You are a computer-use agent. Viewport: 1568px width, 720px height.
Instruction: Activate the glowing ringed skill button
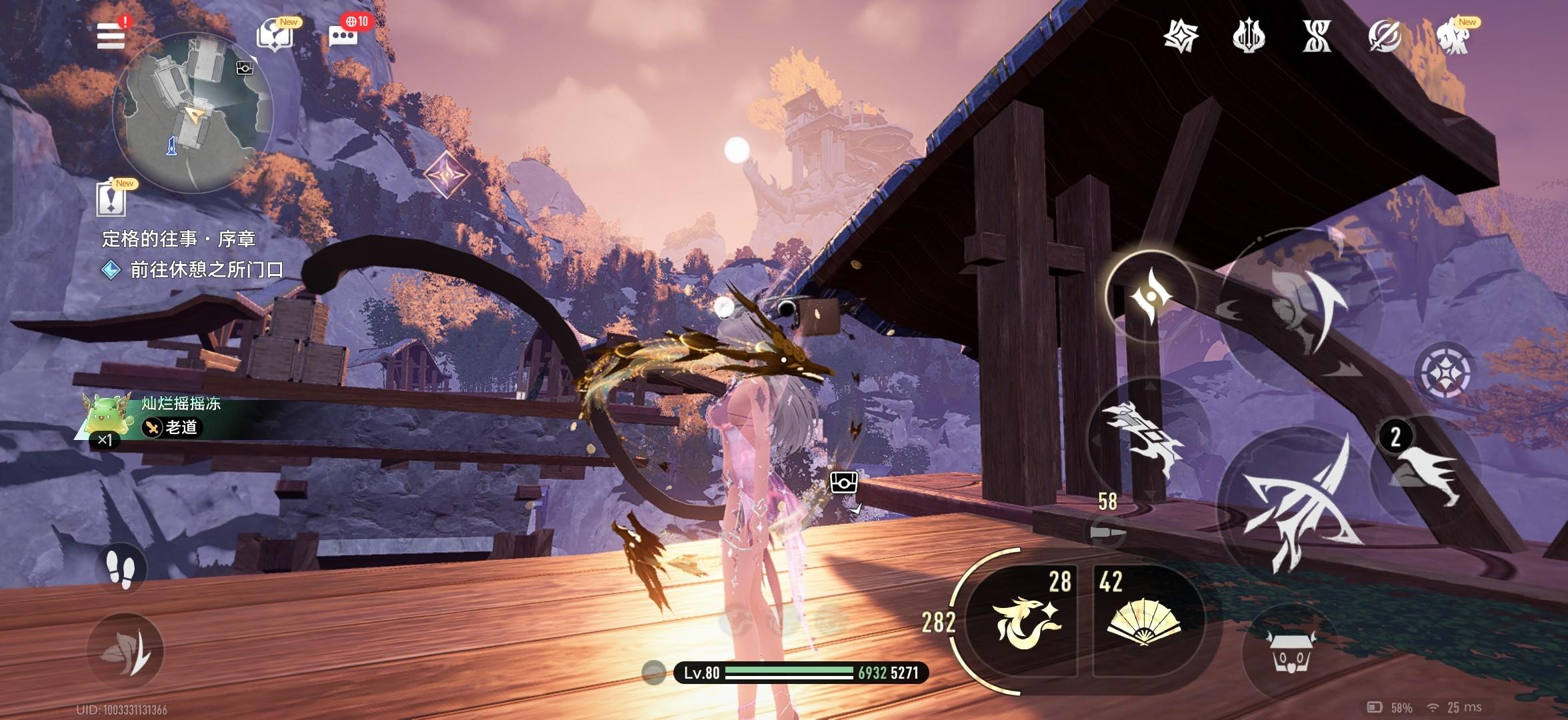(x=1150, y=295)
